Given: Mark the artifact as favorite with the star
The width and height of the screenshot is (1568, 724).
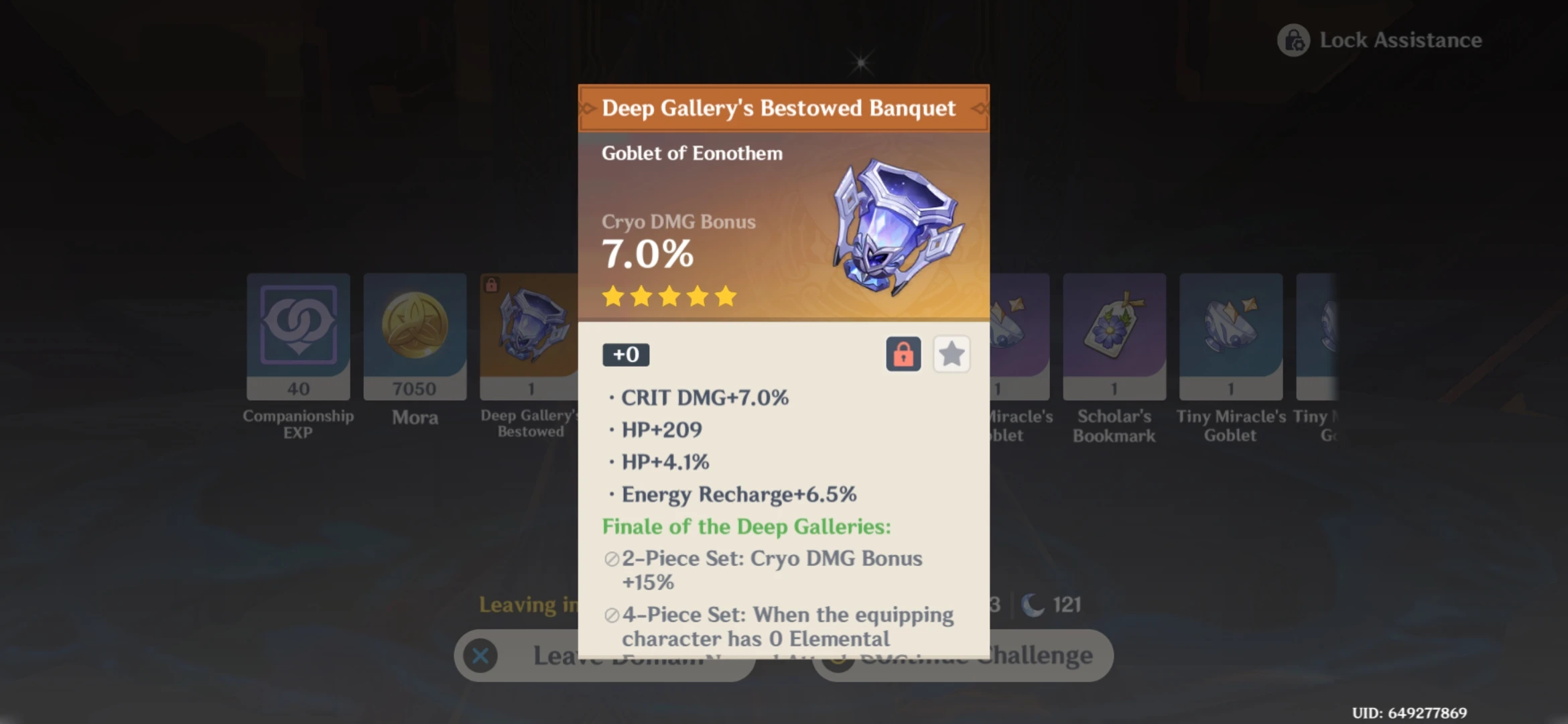Looking at the screenshot, I should 952,354.
